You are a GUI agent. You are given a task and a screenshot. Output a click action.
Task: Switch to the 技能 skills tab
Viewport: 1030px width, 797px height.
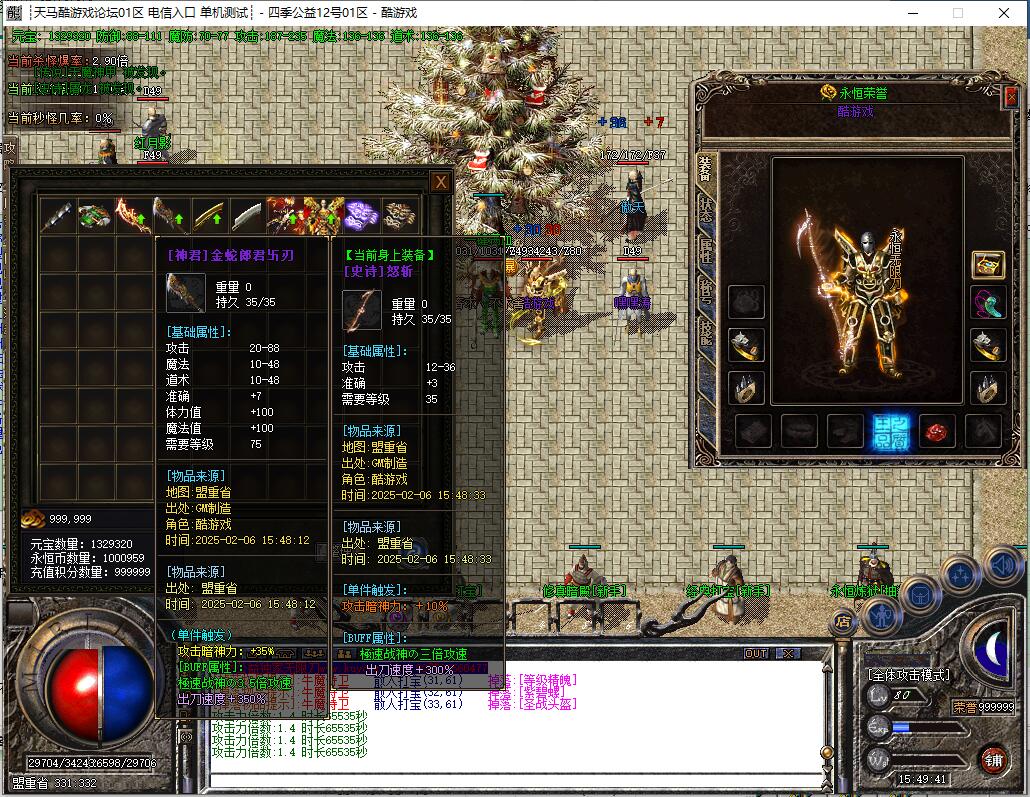click(x=706, y=332)
